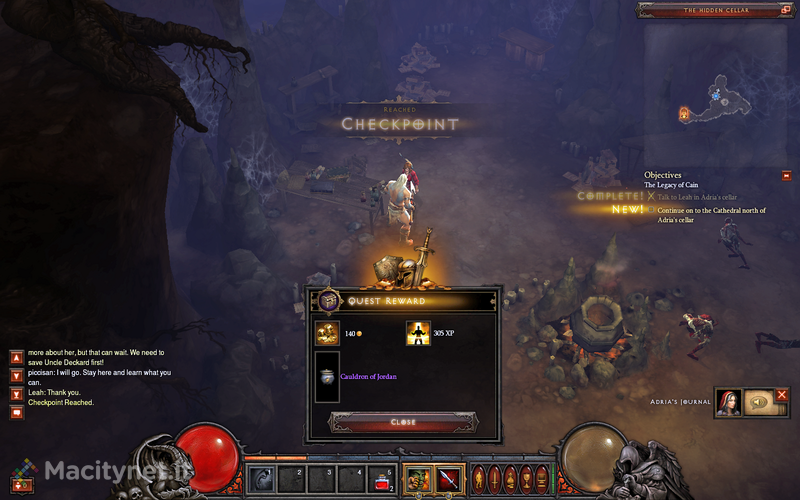
Task: Click the first chat log red arrow icon
Action: coord(16,356)
